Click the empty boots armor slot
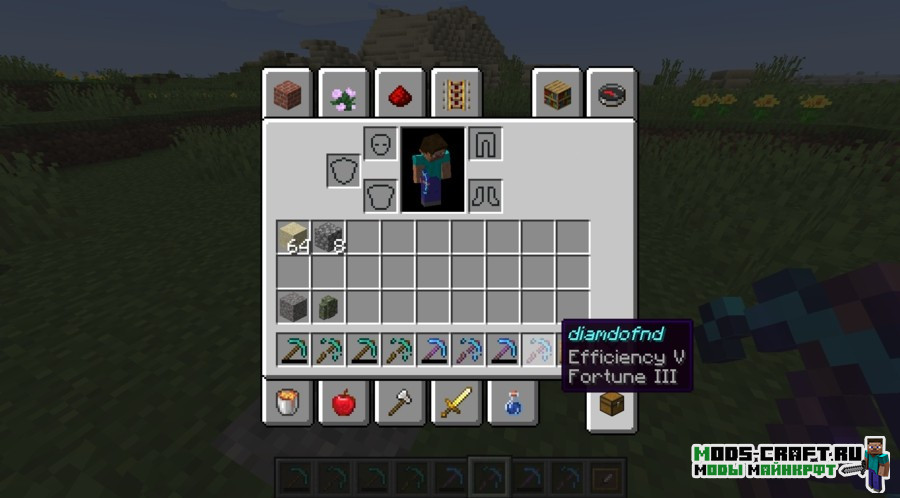The width and height of the screenshot is (900, 498). [485, 195]
